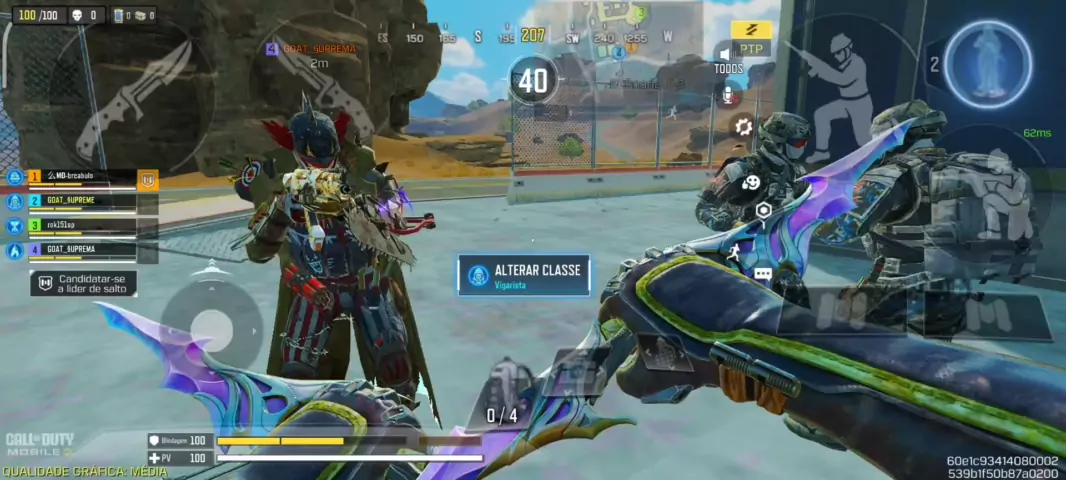Tap the yellow PTP push-to-talk button
Screen dimensions: 1066x480
point(750,39)
